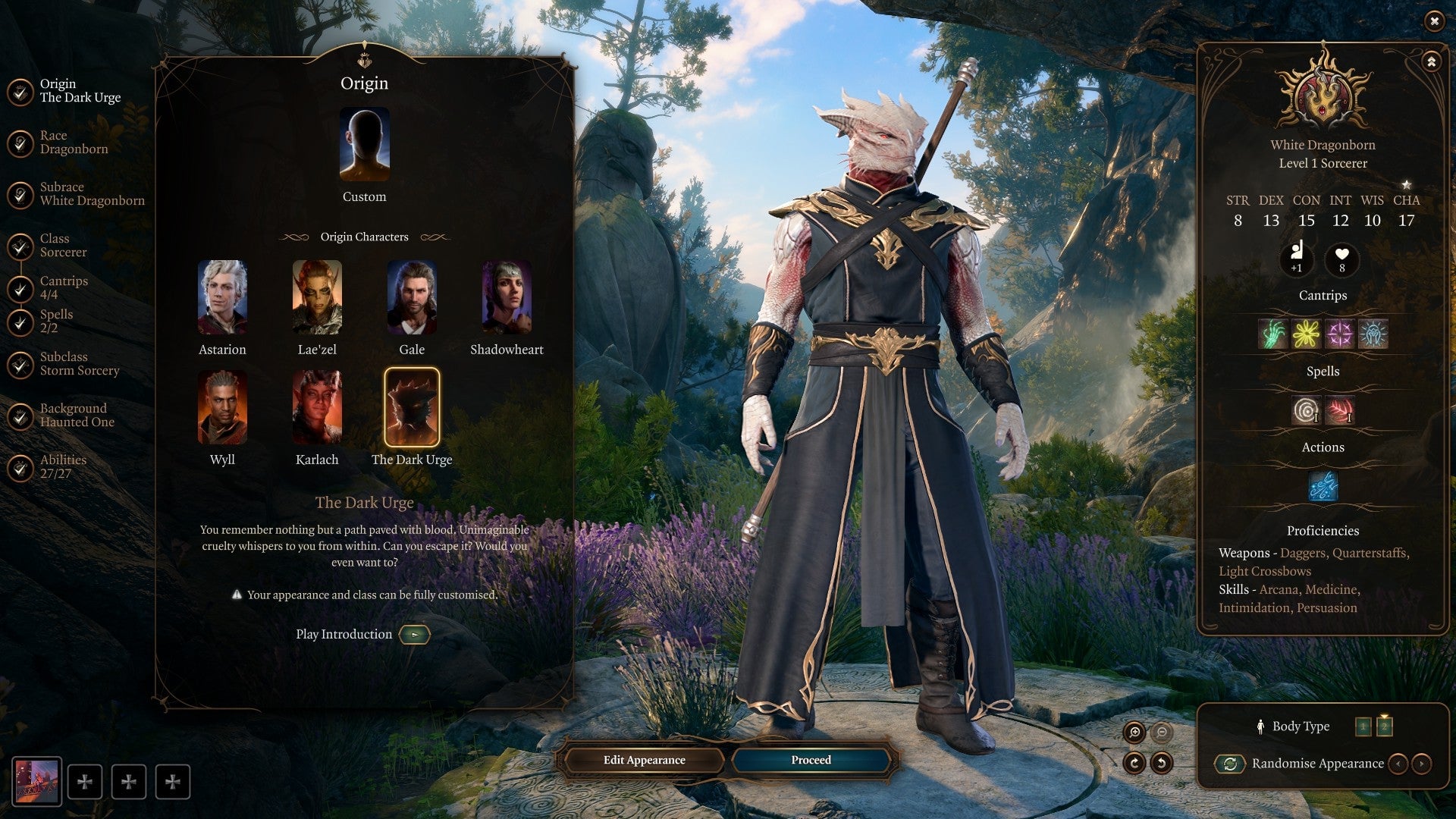Click the Edit Appearance button
1456x819 pixels.
[643, 760]
